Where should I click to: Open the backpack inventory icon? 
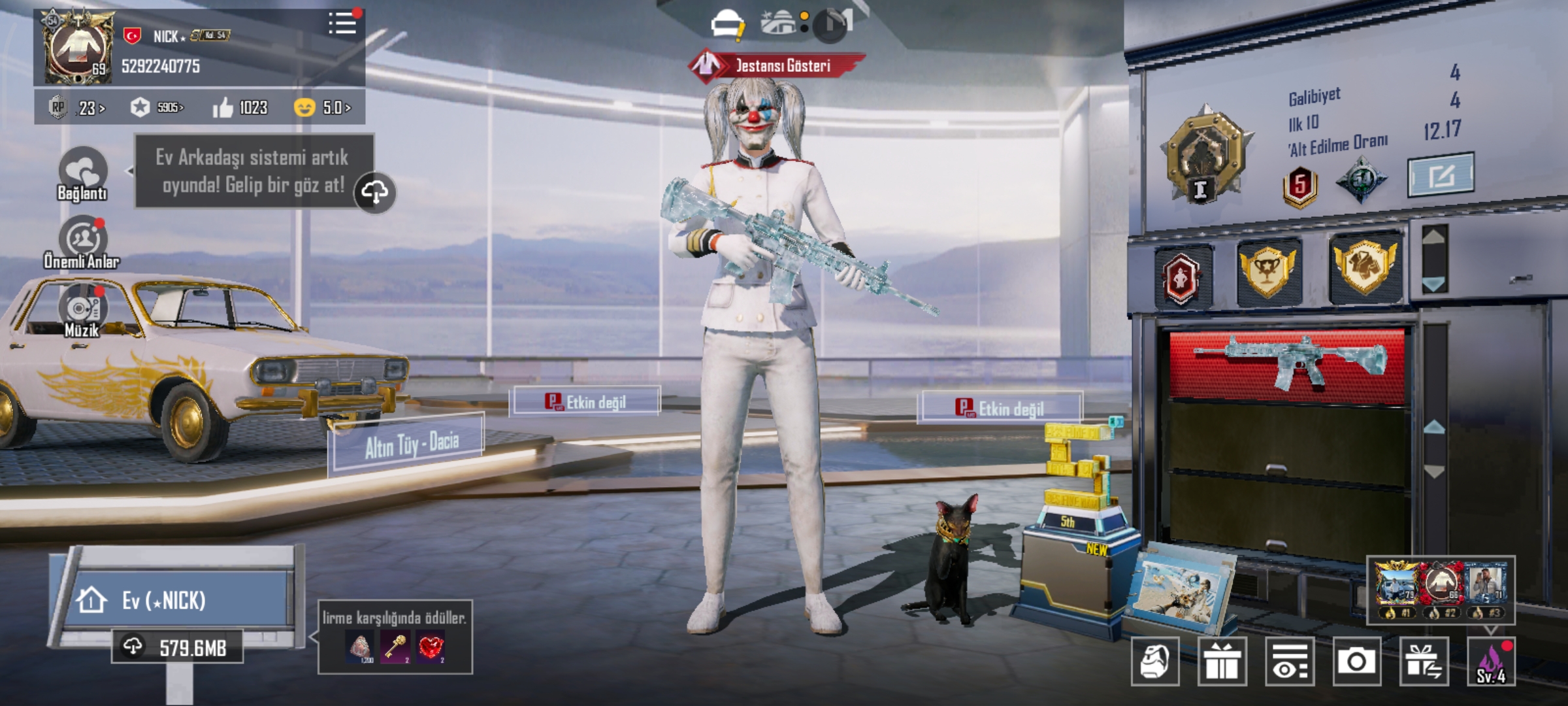coord(1155,662)
